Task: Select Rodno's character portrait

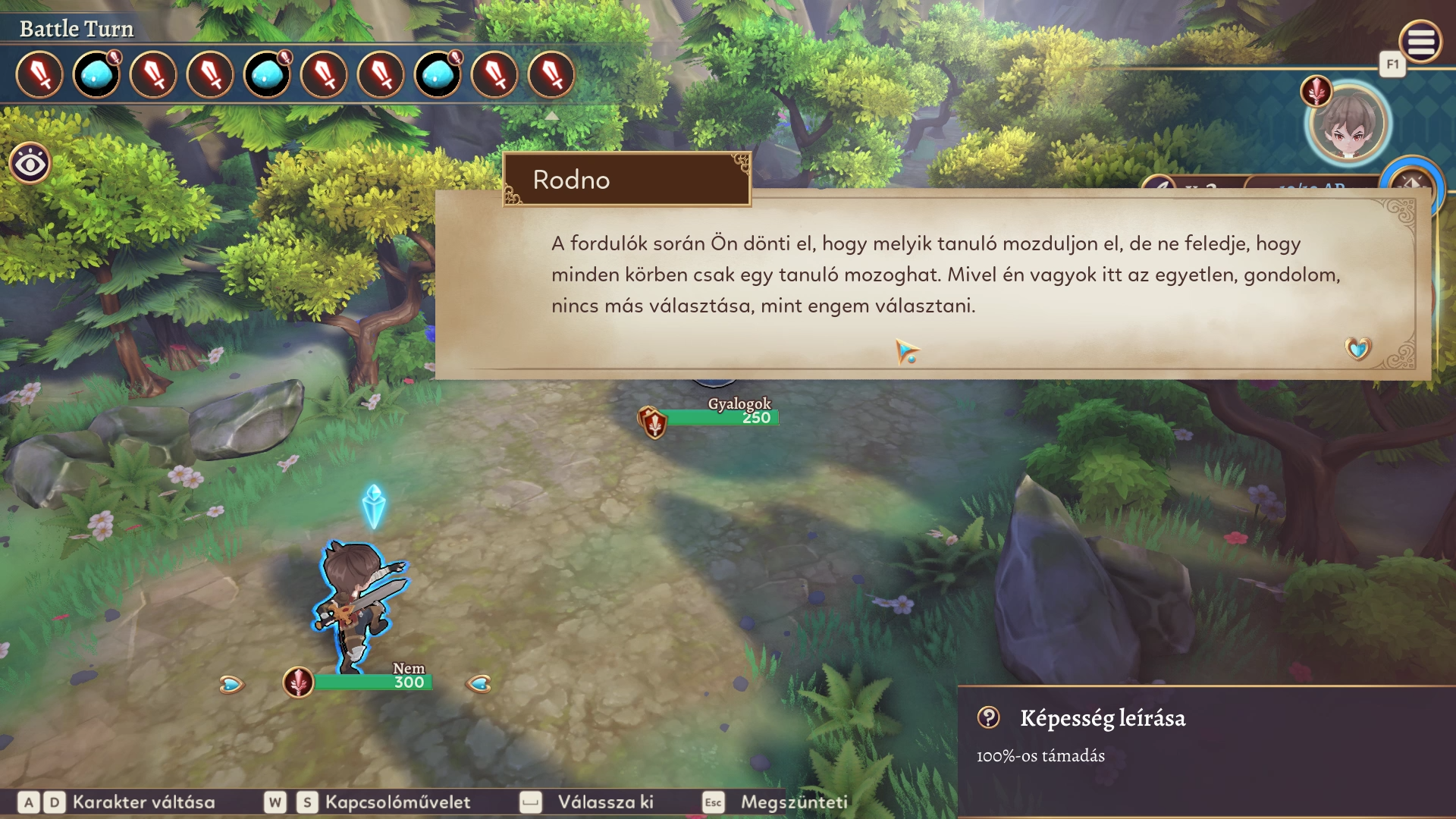Action: pyautogui.click(x=1348, y=125)
